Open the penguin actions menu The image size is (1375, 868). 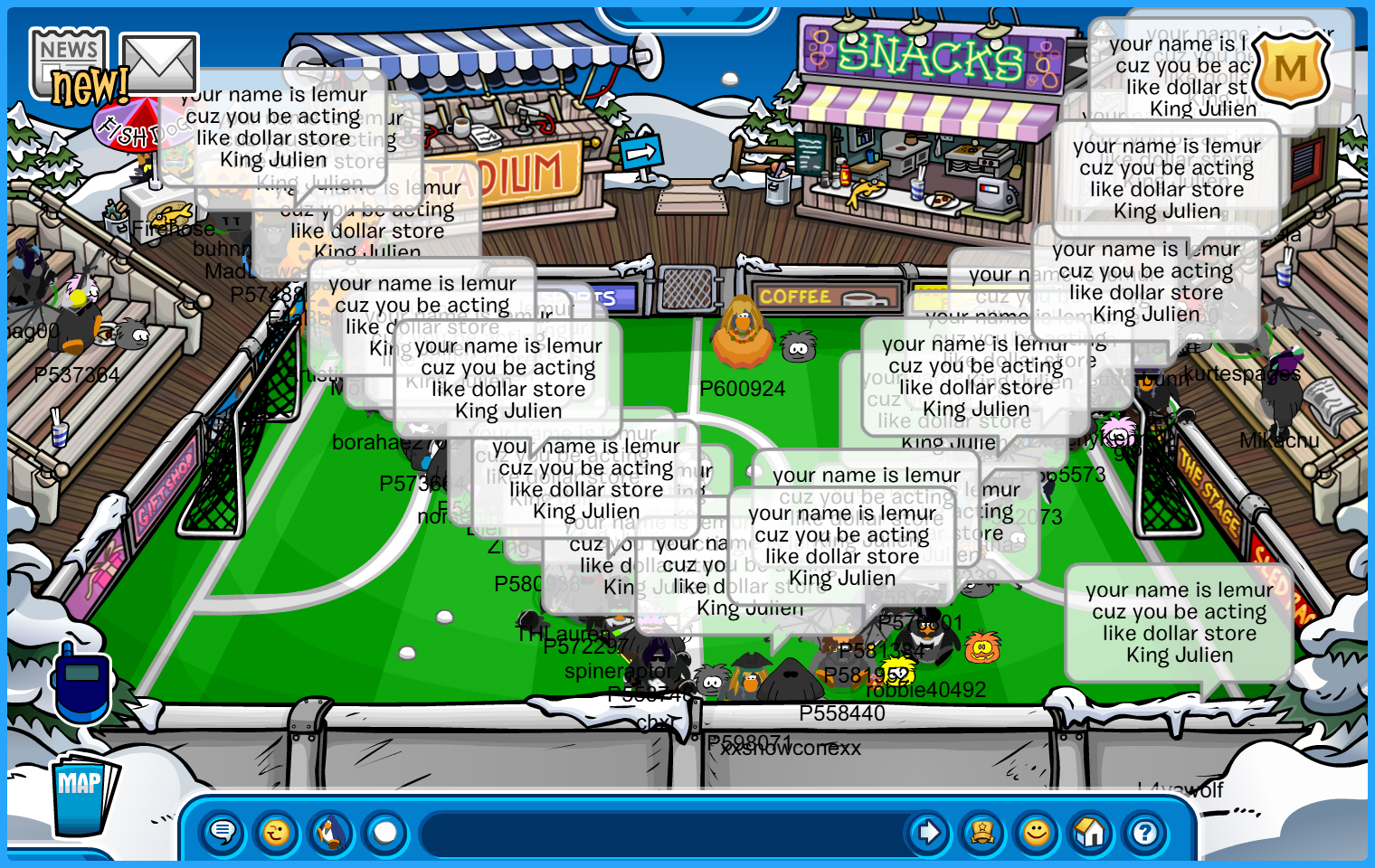point(331,832)
